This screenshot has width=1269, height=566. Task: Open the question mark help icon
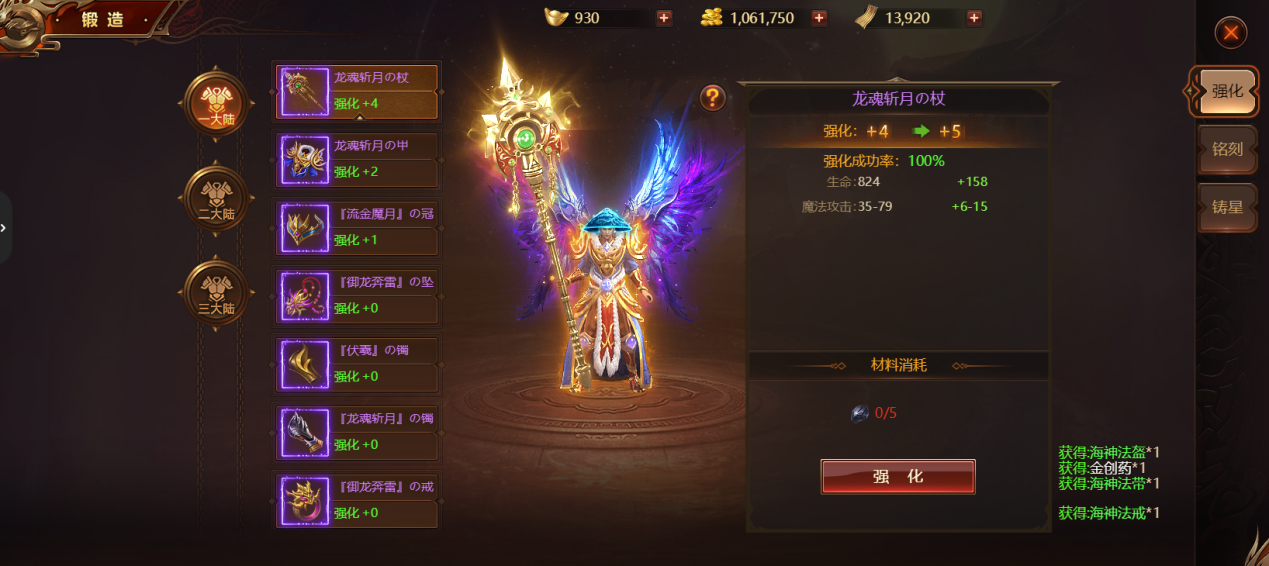pyautogui.click(x=712, y=97)
